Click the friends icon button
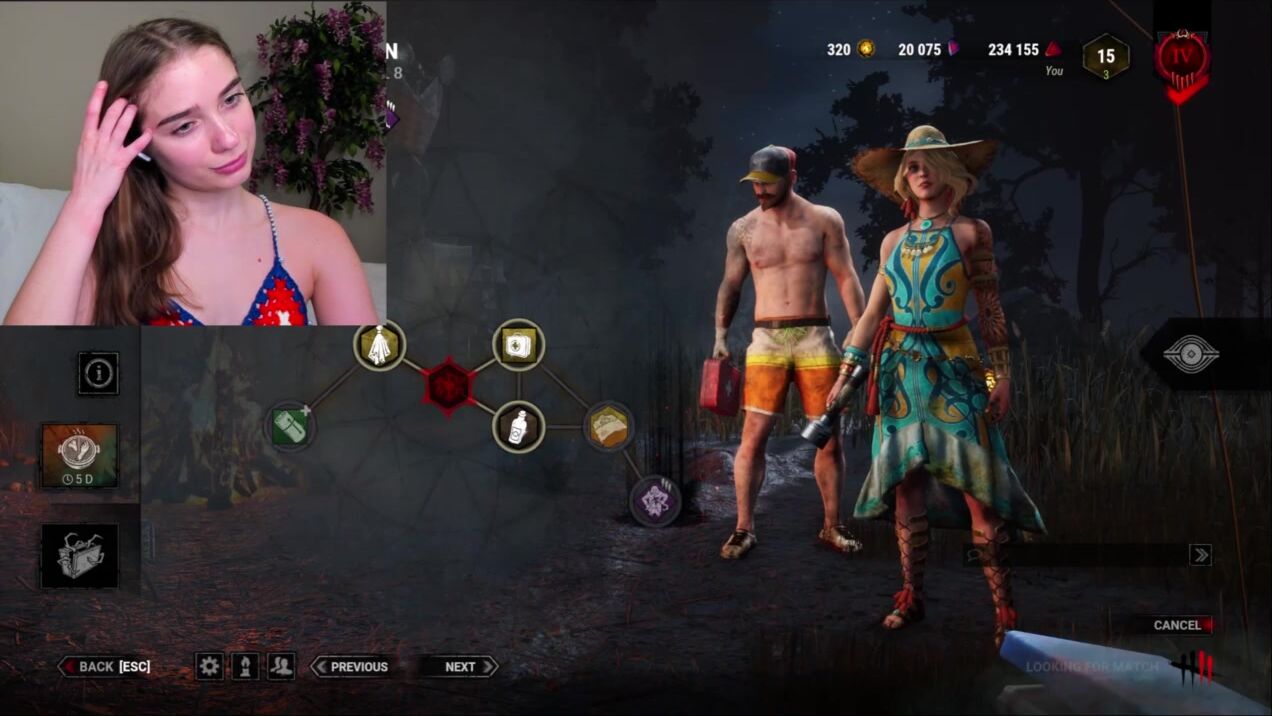This screenshot has height=716, width=1272. coord(281,667)
